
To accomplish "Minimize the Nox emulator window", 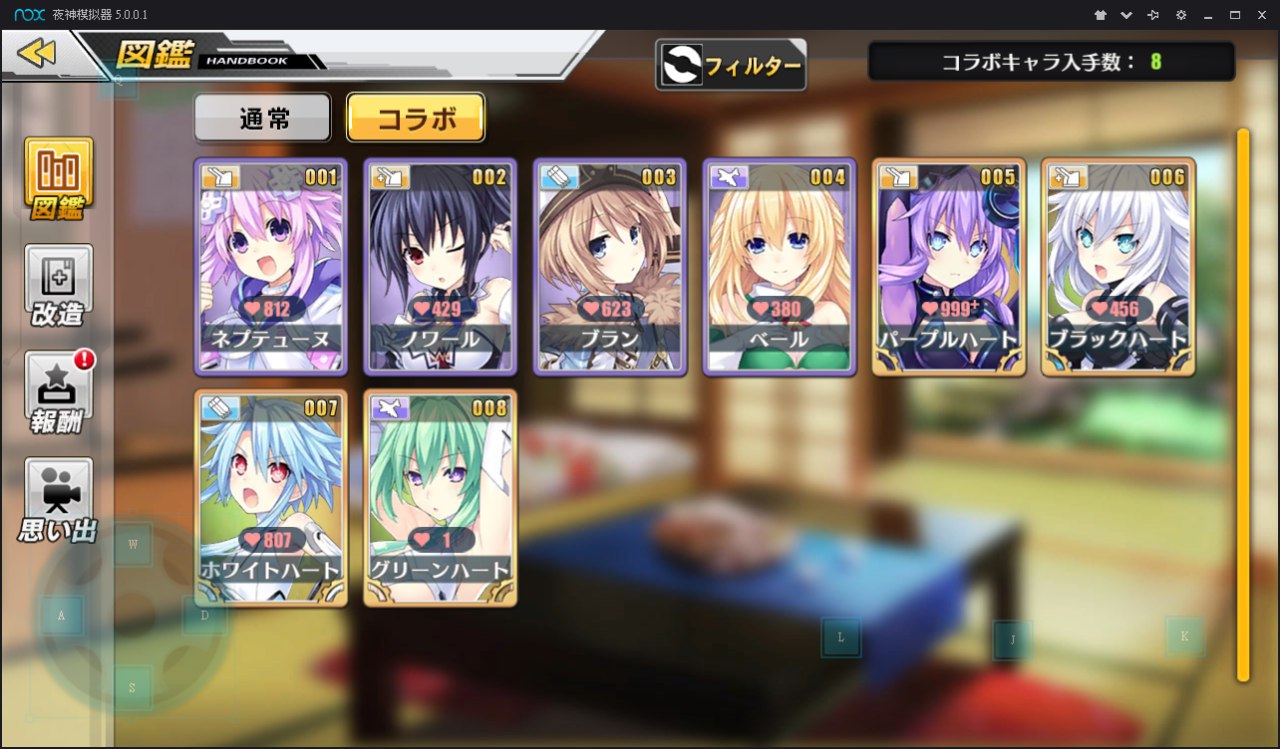I will click(x=1208, y=15).
